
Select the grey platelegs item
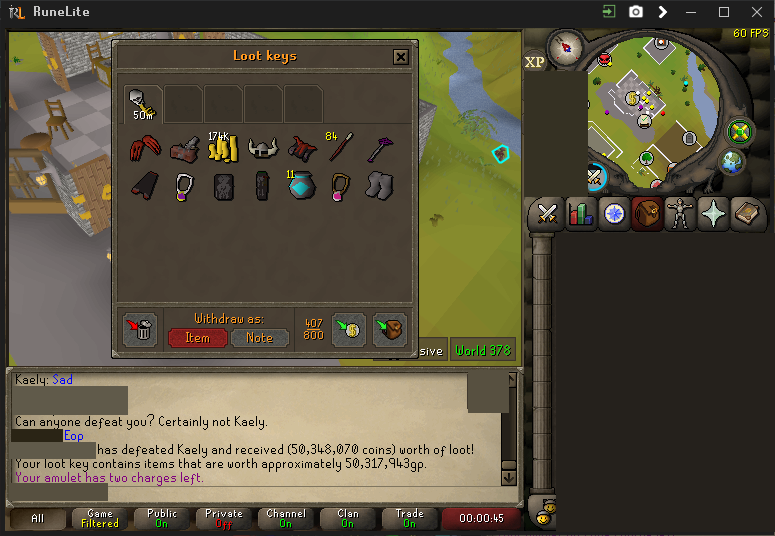(379, 186)
